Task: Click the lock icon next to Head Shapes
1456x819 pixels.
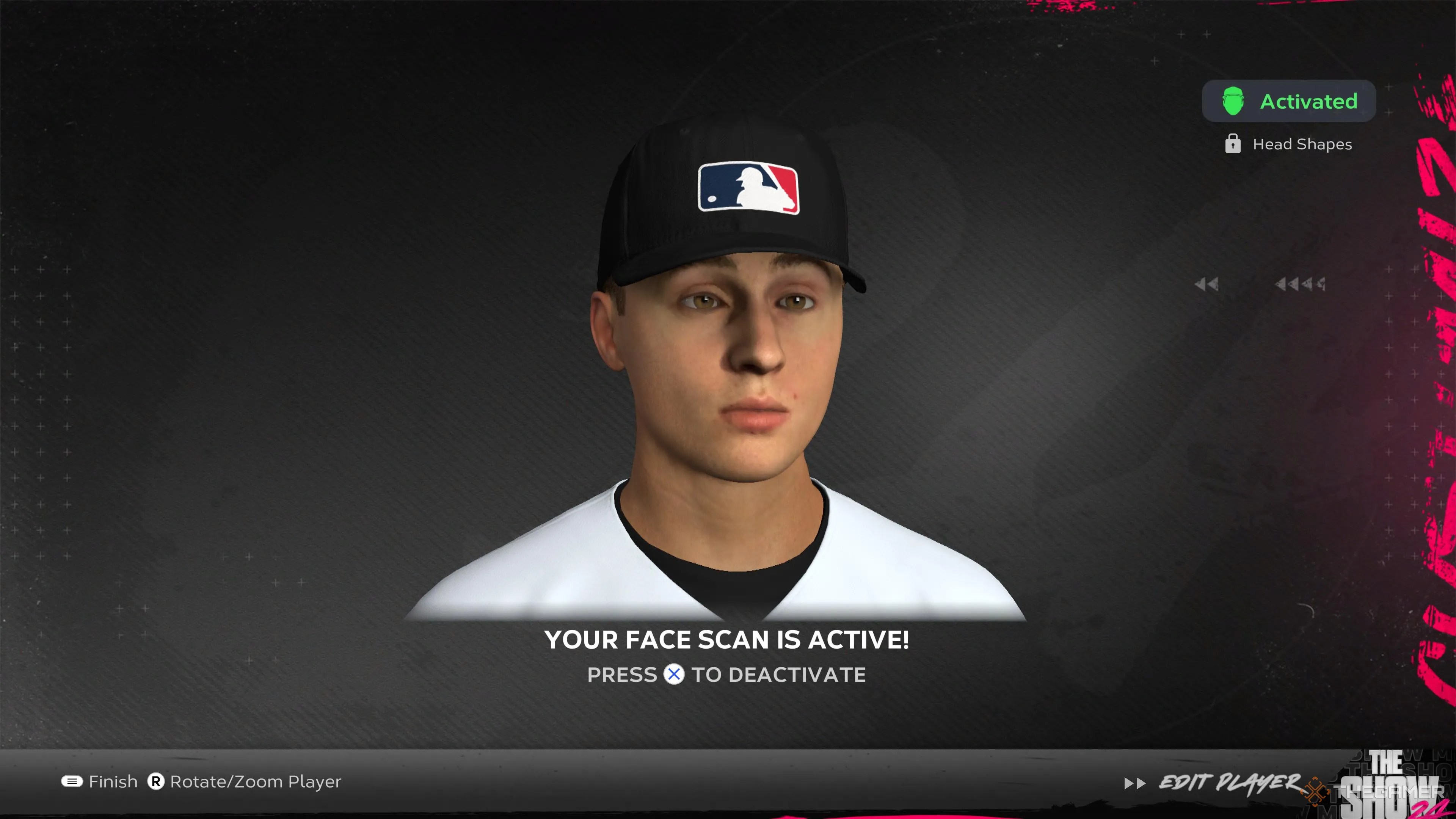Action: coord(1233,144)
